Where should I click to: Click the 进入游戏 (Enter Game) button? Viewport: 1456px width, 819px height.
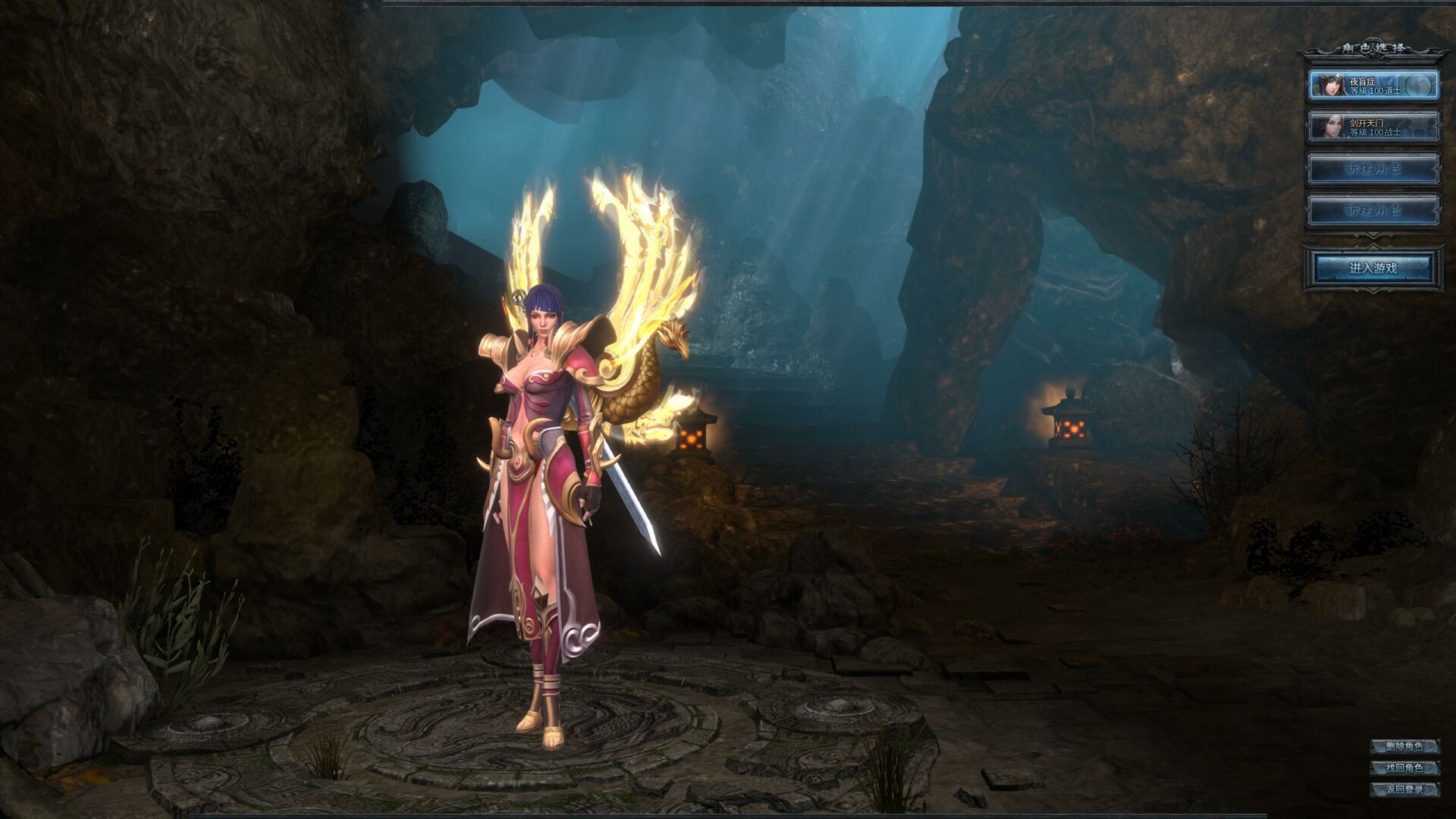(x=1373, y=268)
